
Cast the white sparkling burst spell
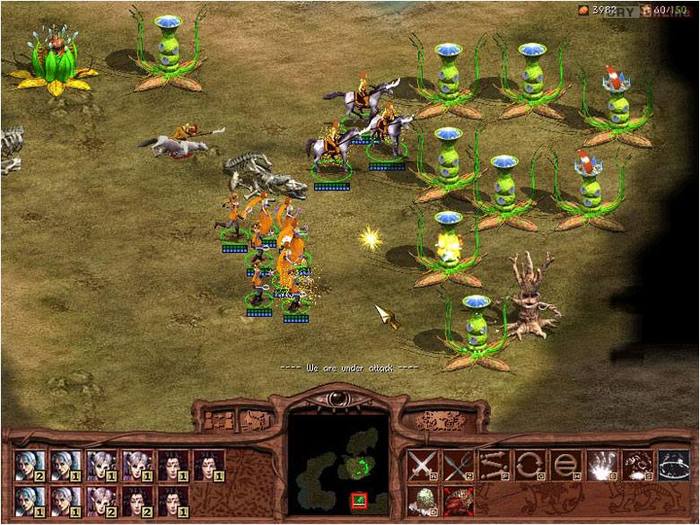click(601, 466)
